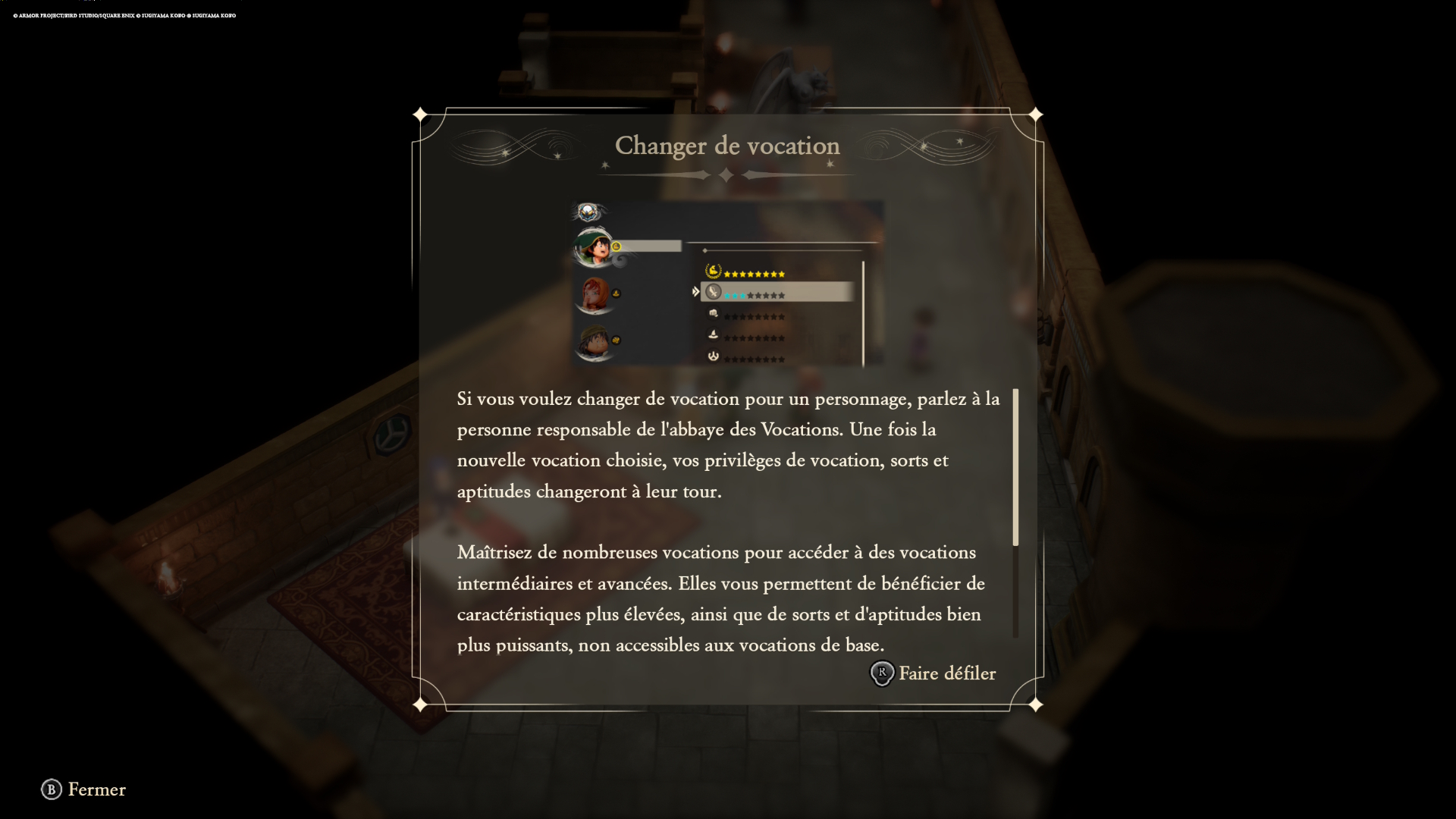The height and width of the screenshot is (819, 1456).
Task: Click the Faire défiler scroll label
Action: coord(946,673)
